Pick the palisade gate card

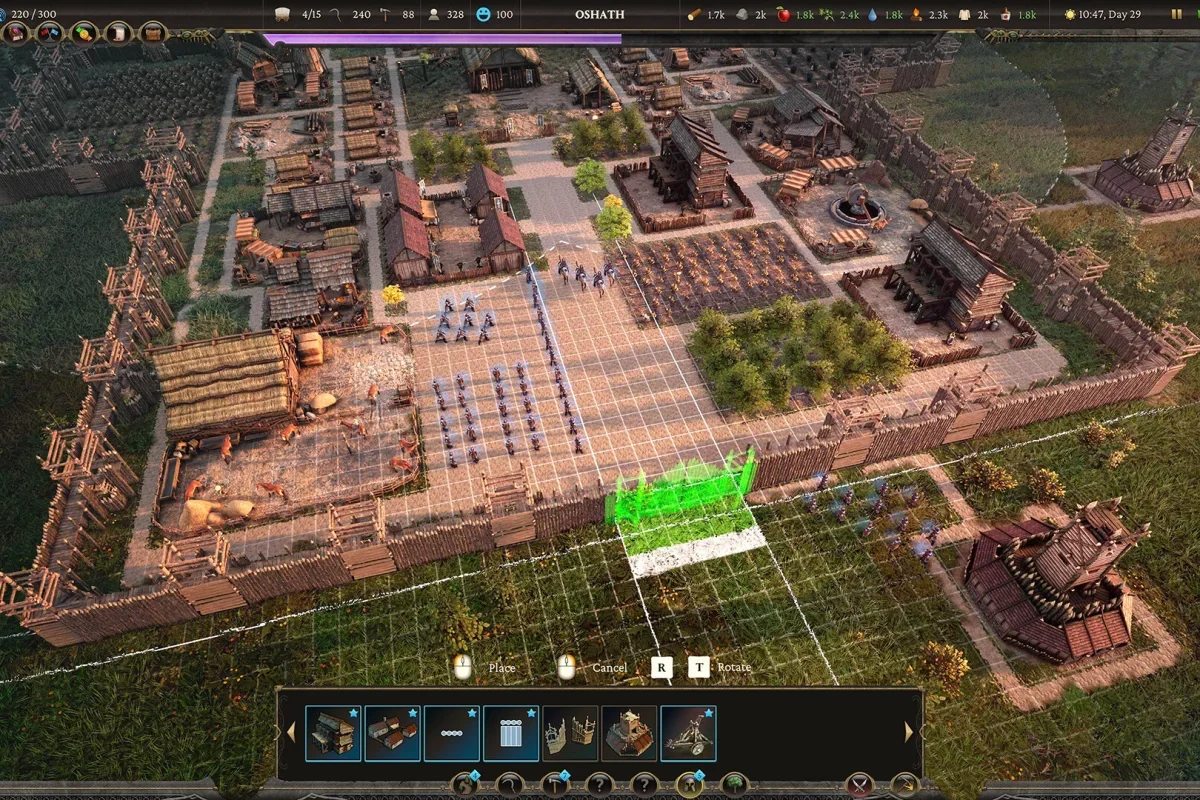tap(511, 733)
